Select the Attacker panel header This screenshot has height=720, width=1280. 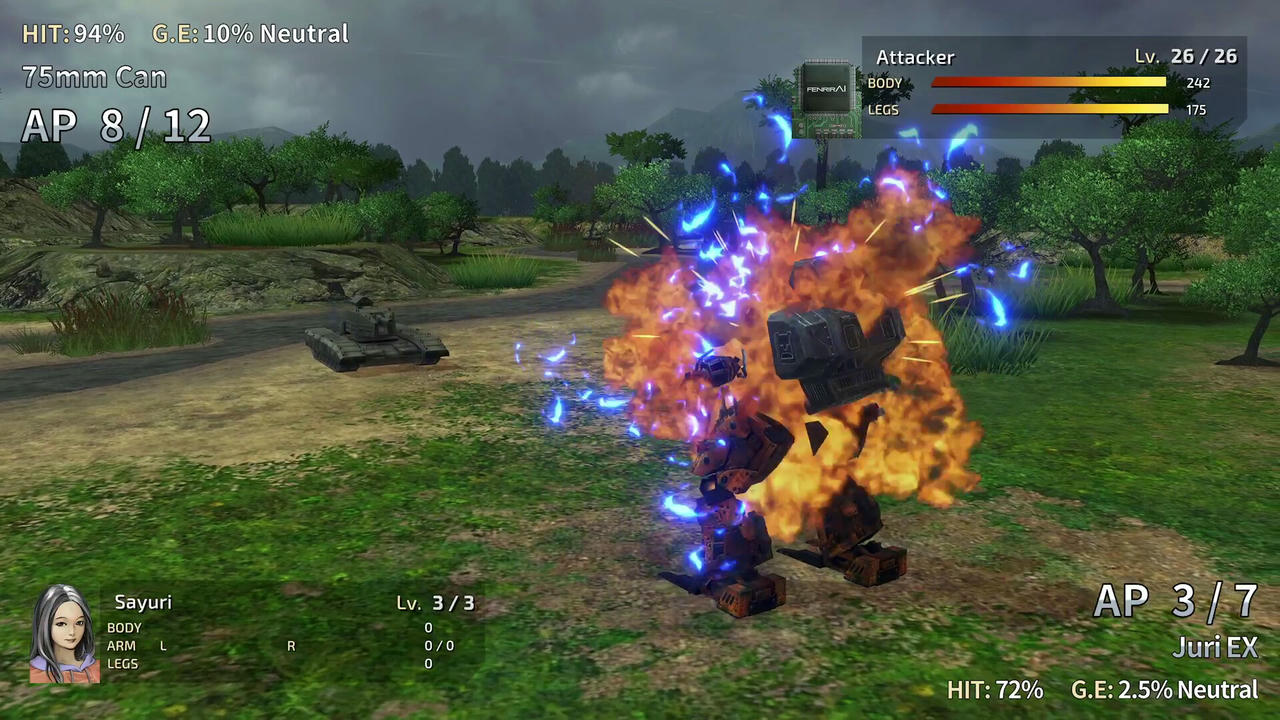915,57
